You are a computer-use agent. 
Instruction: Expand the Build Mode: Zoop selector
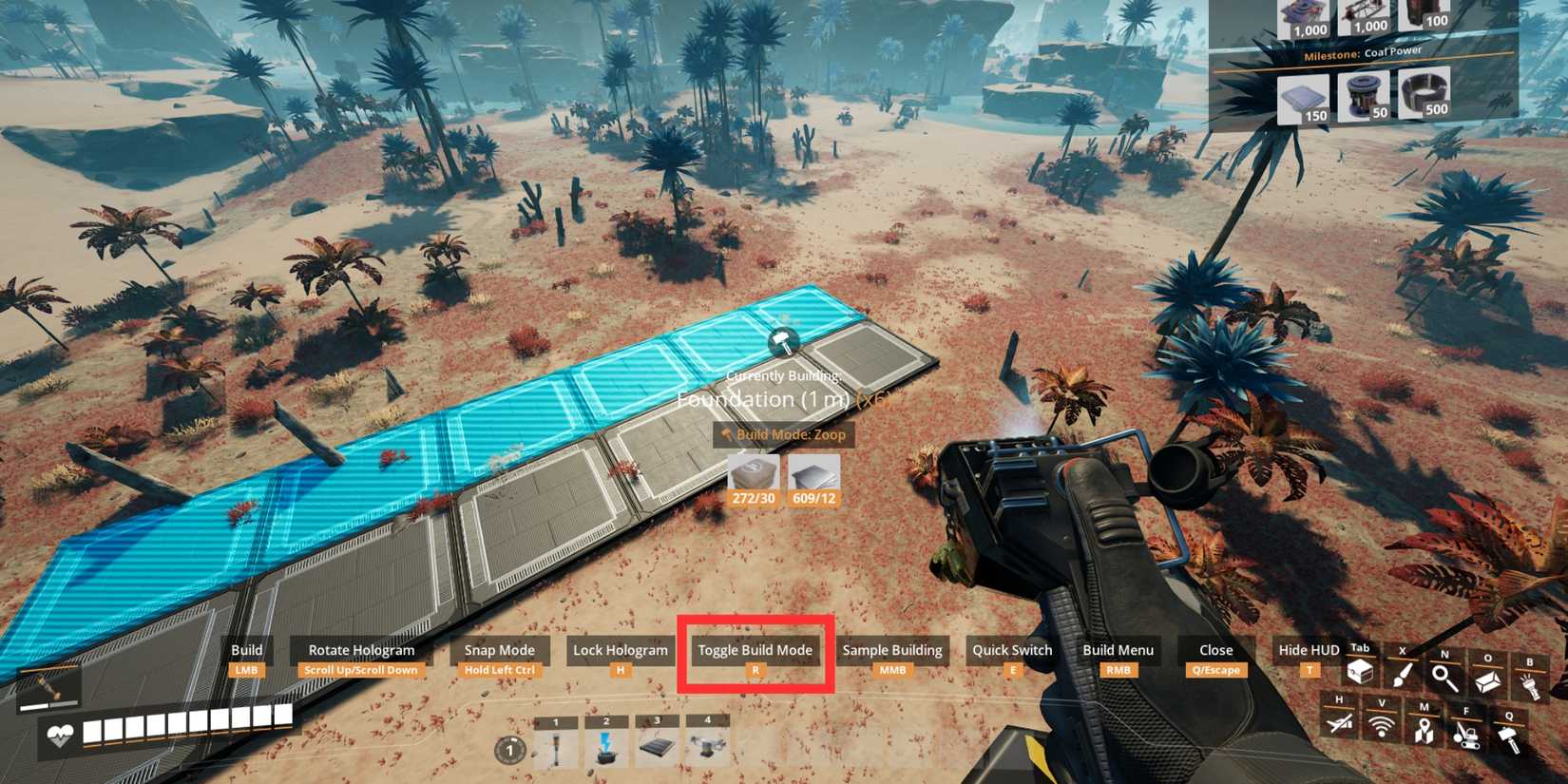(x=785, y=434)
